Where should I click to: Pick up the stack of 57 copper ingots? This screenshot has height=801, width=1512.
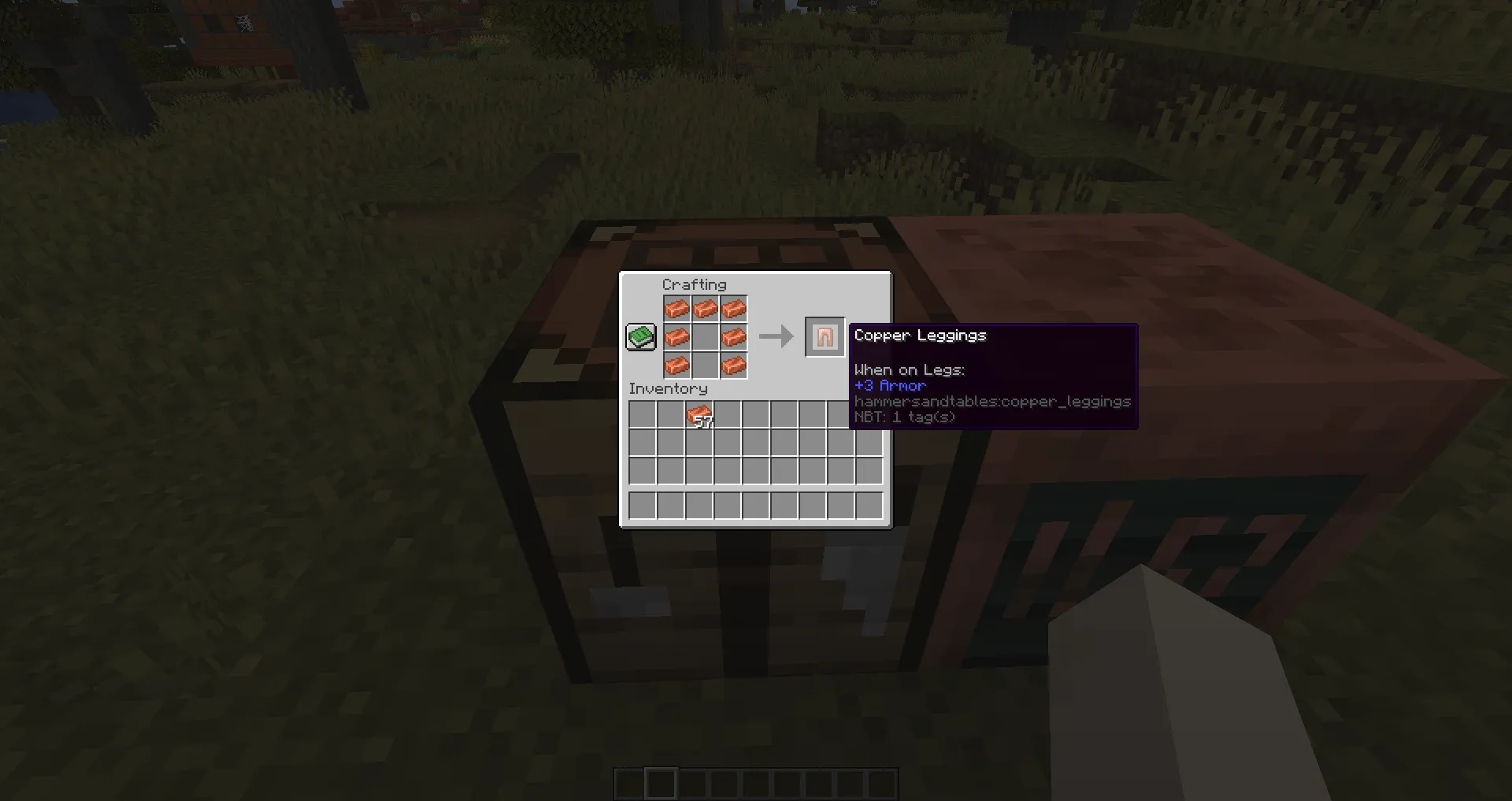(x=699, y=413)
